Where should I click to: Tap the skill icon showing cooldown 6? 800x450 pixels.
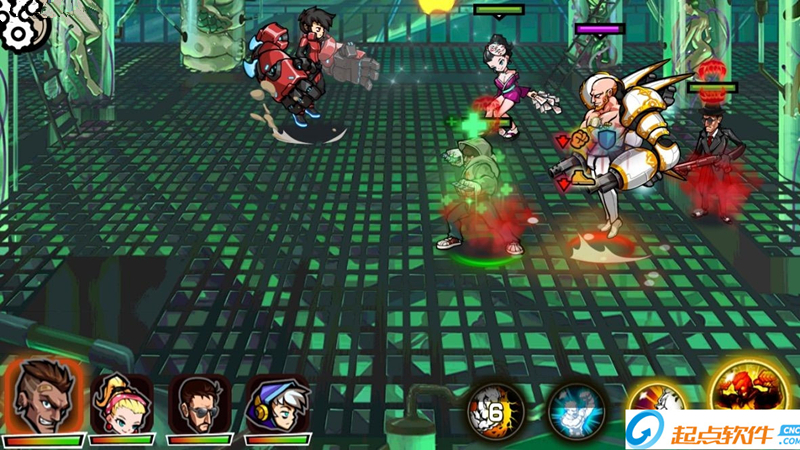point(495,410)
